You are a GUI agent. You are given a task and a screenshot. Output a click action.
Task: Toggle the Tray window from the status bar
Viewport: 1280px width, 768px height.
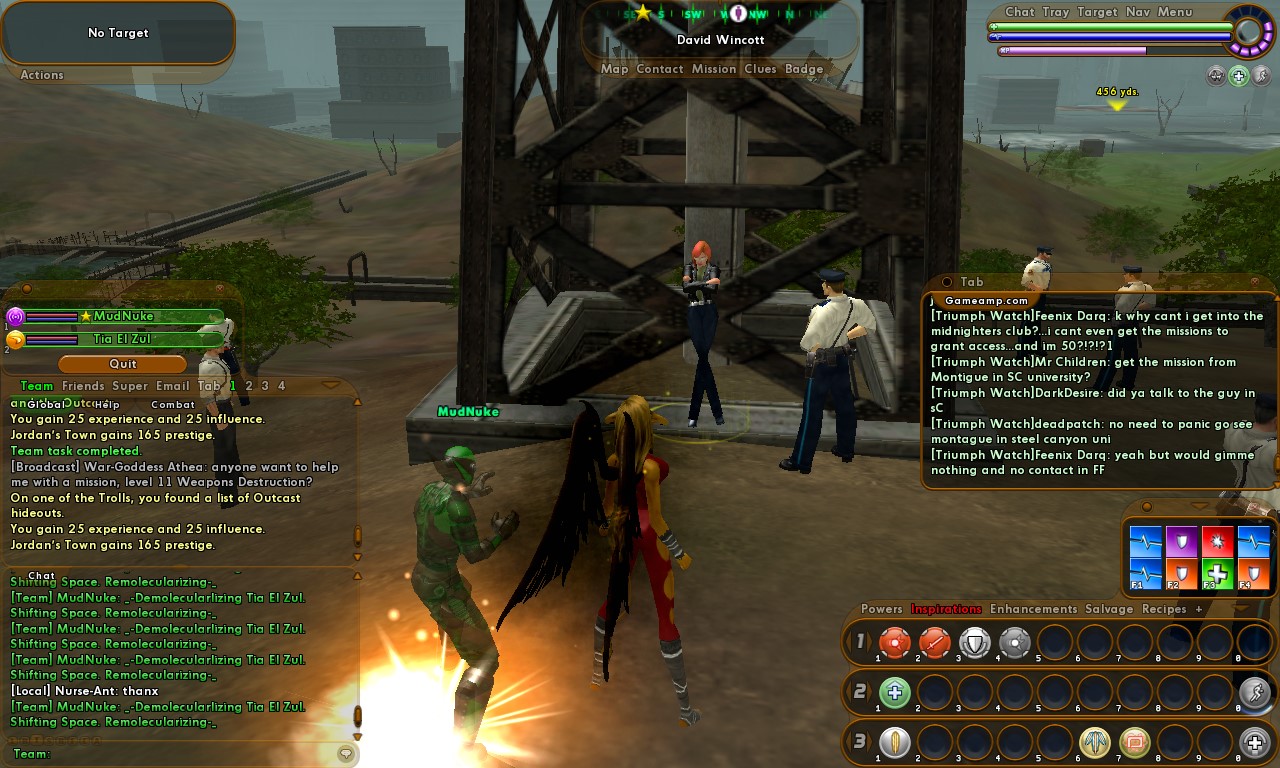pos(1055,12)
